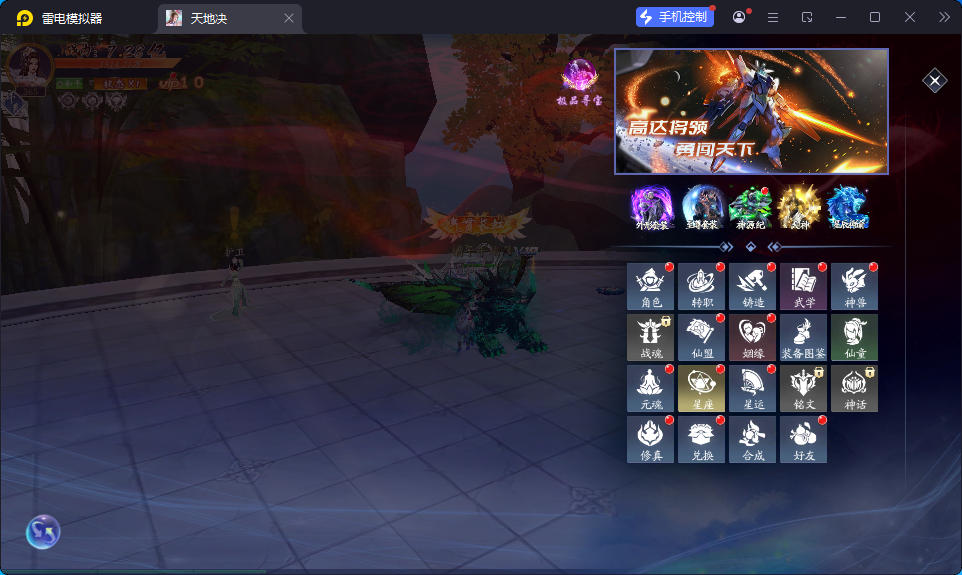This screenshot has height=575, width=962.
Task: Select the 铸造 forging button
Action: (x=753, y=286)
